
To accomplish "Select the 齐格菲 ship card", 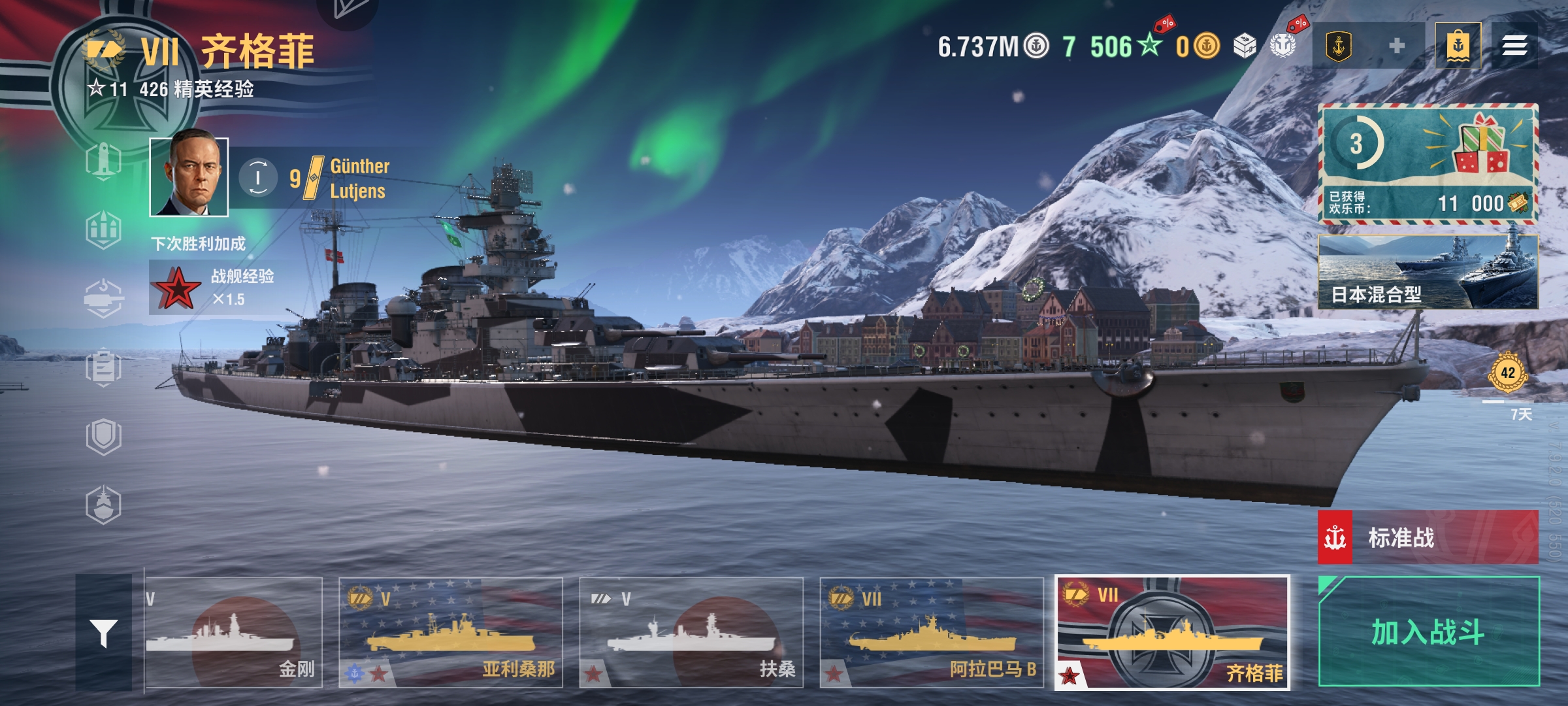I will coord(1172,633).
